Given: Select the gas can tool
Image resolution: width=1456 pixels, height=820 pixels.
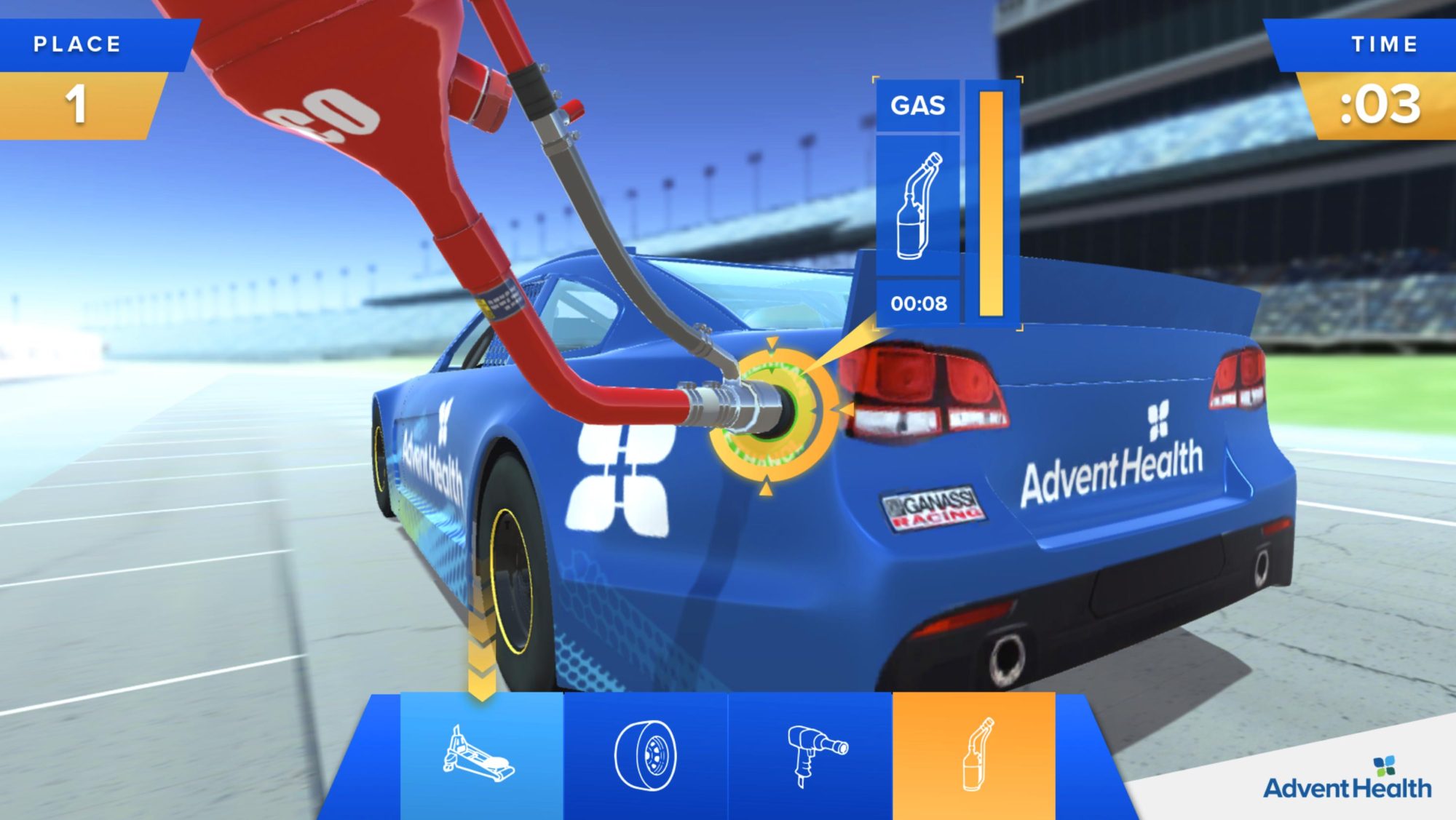Looking at the screenshot, I should 974,755.
